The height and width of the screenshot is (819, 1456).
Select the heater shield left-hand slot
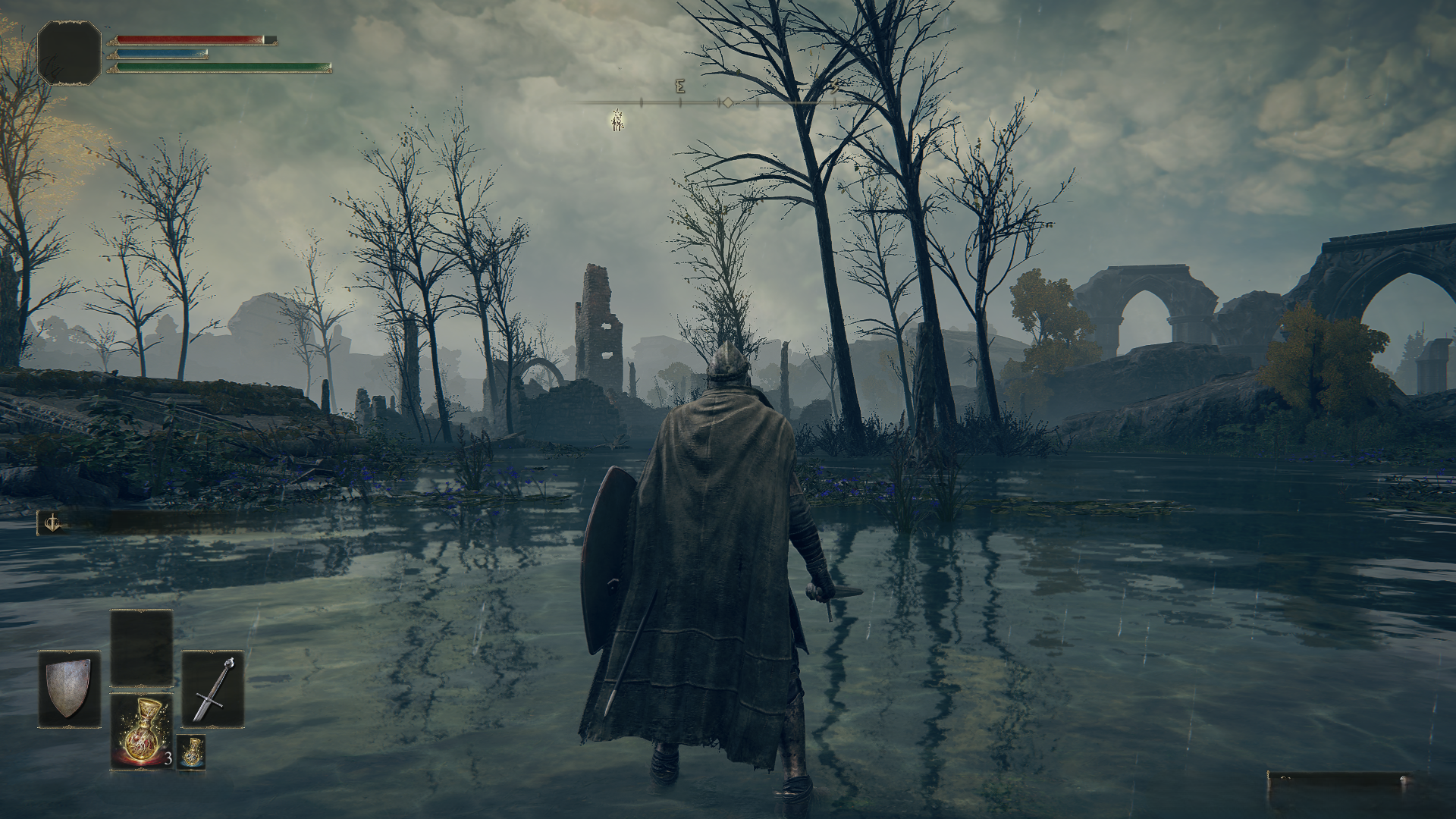tap(69, 689)
